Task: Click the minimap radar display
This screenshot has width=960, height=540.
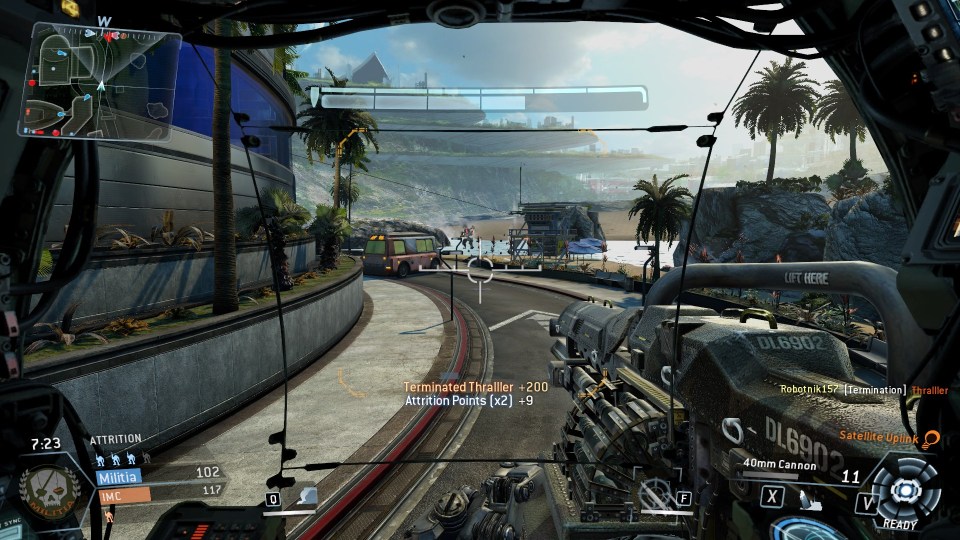Action: coord(100,82)
